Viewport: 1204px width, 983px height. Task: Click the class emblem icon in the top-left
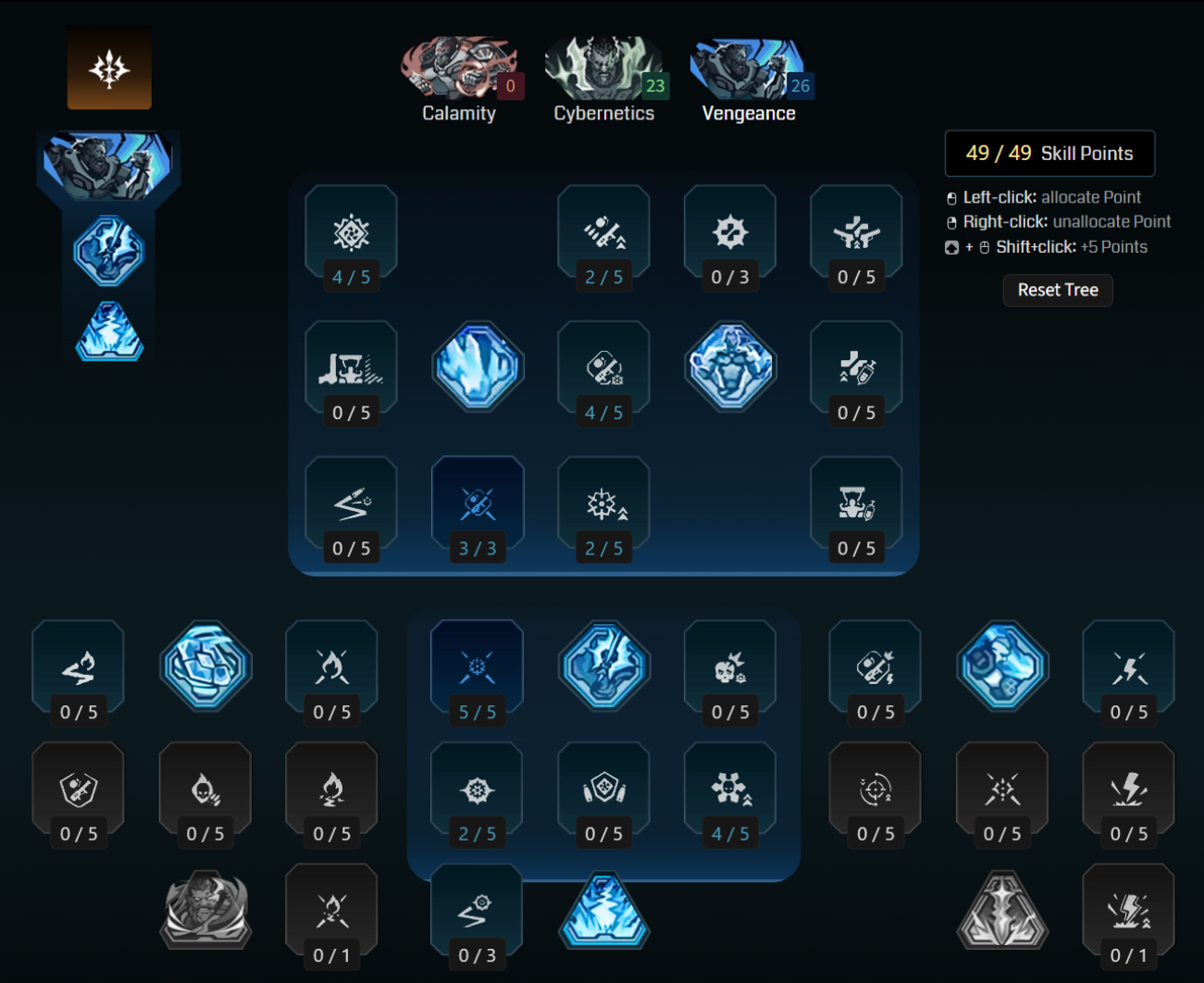coord(109,67)
